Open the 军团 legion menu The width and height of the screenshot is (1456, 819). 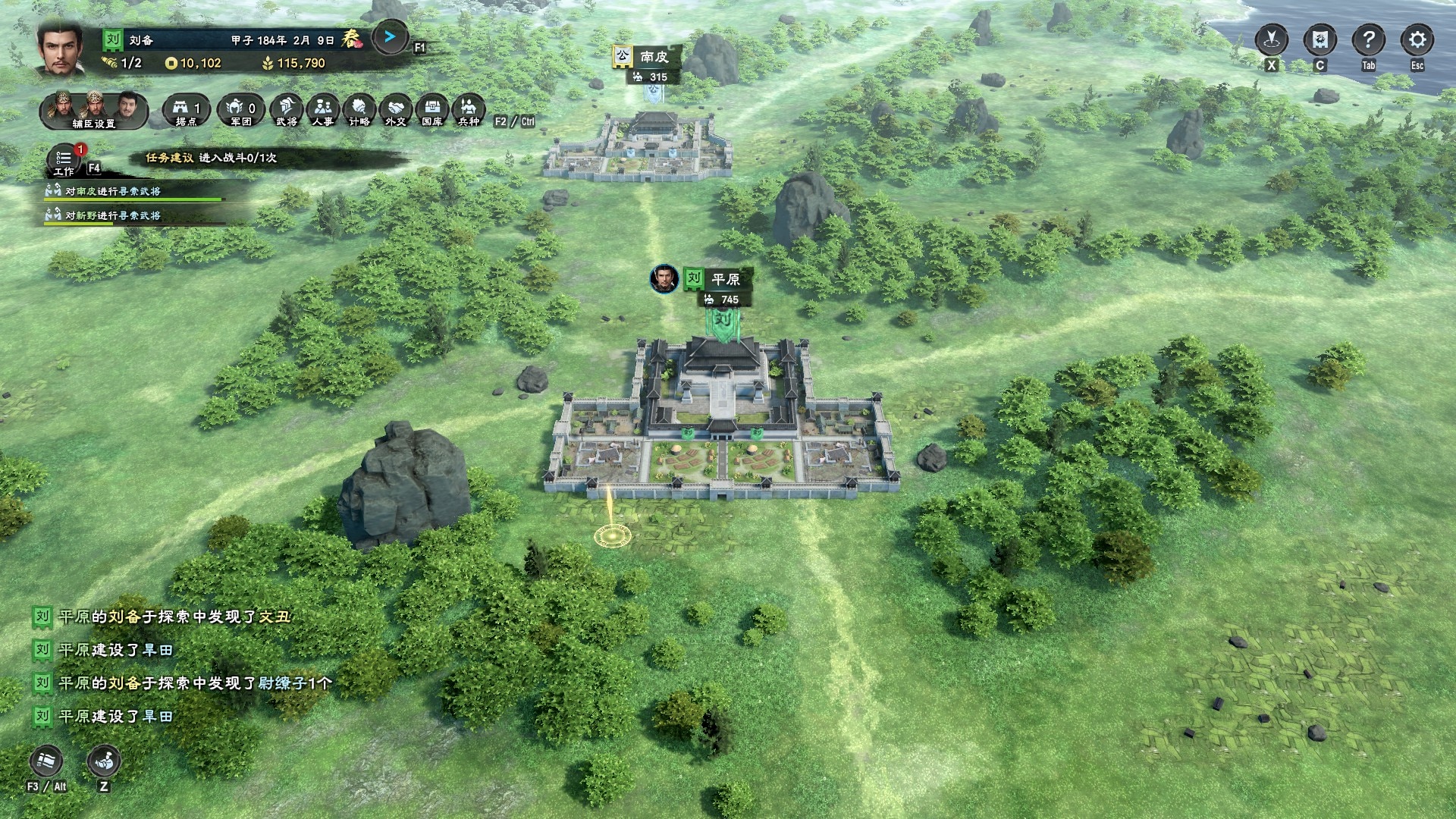(241, 111)
